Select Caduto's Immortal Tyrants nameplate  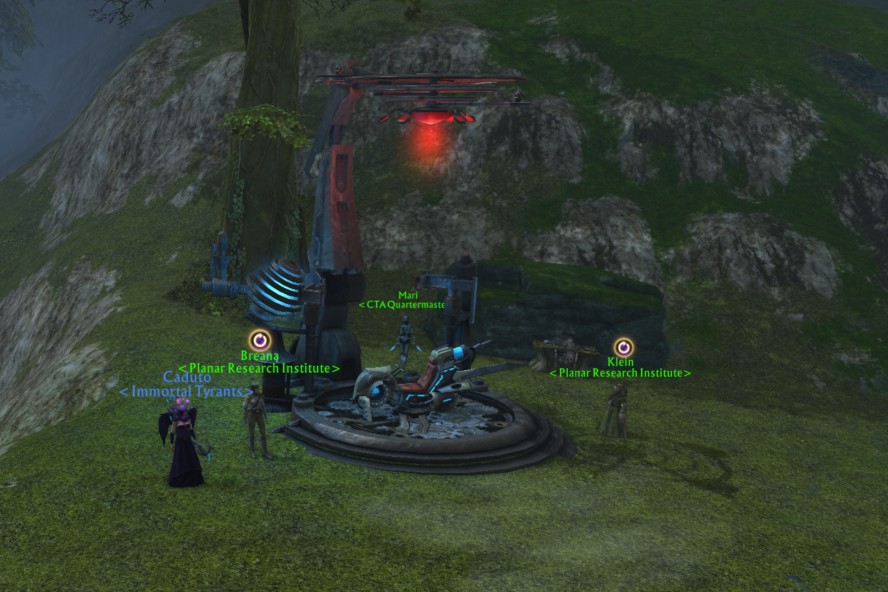(x=186, y=391)
